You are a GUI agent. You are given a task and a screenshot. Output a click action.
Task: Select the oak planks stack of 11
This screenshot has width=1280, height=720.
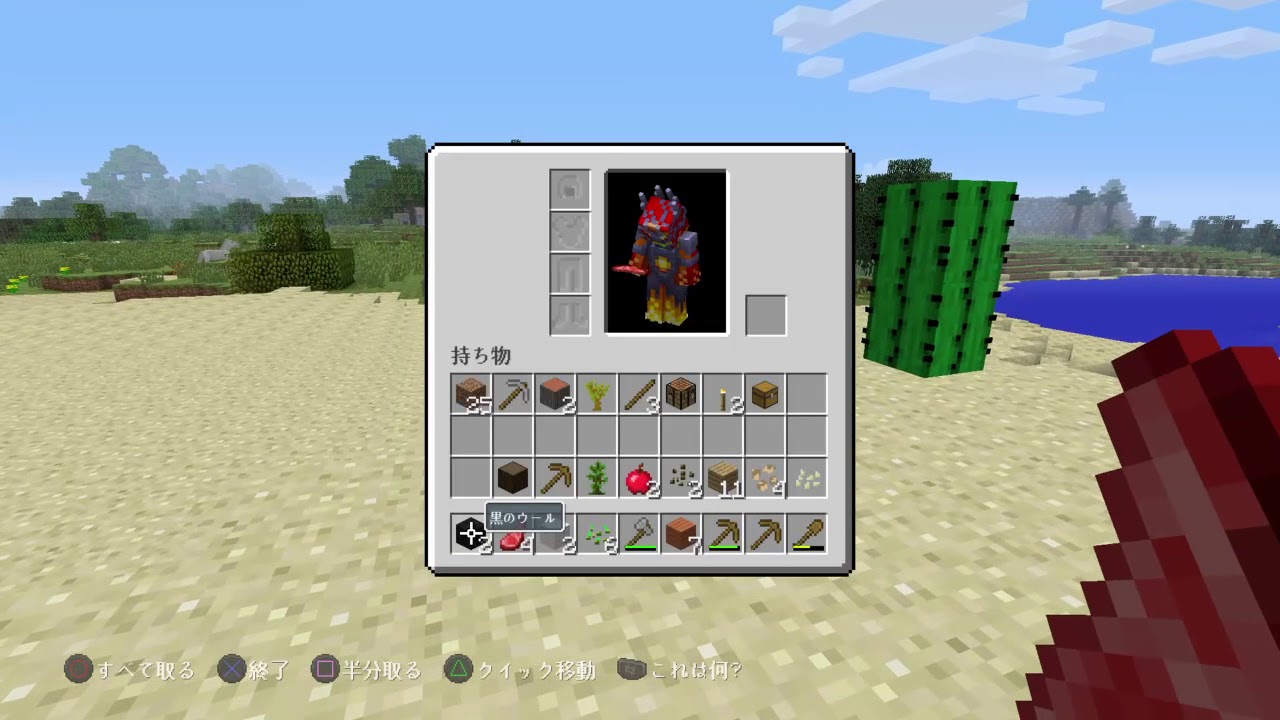pos(721,478)
